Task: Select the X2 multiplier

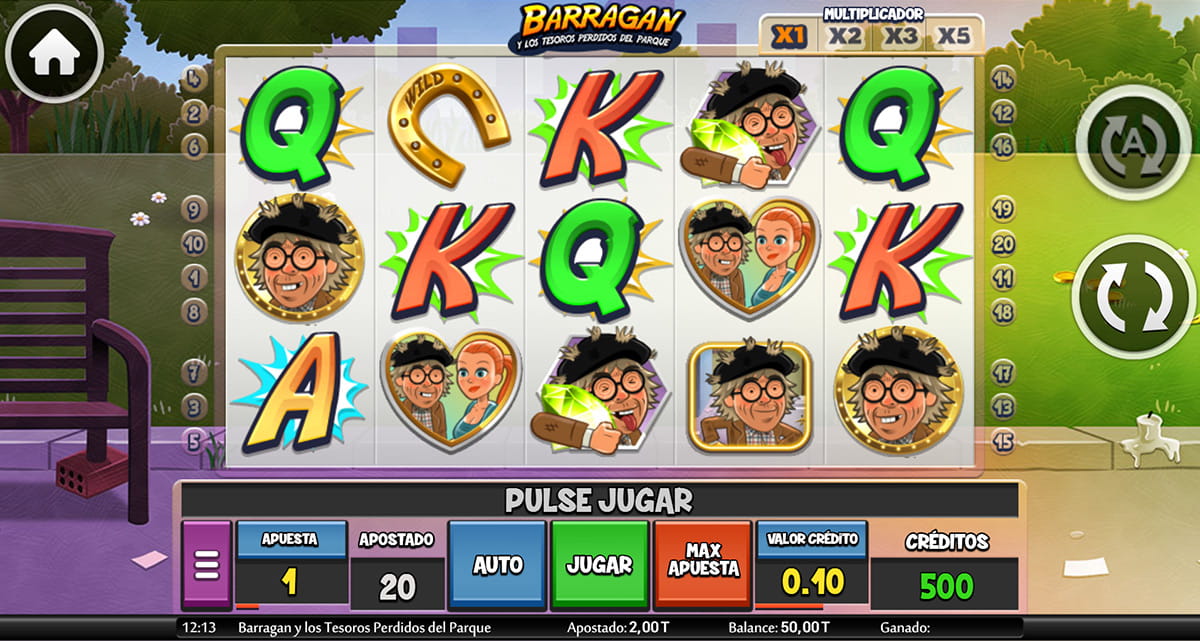Action: coord(845,36)
